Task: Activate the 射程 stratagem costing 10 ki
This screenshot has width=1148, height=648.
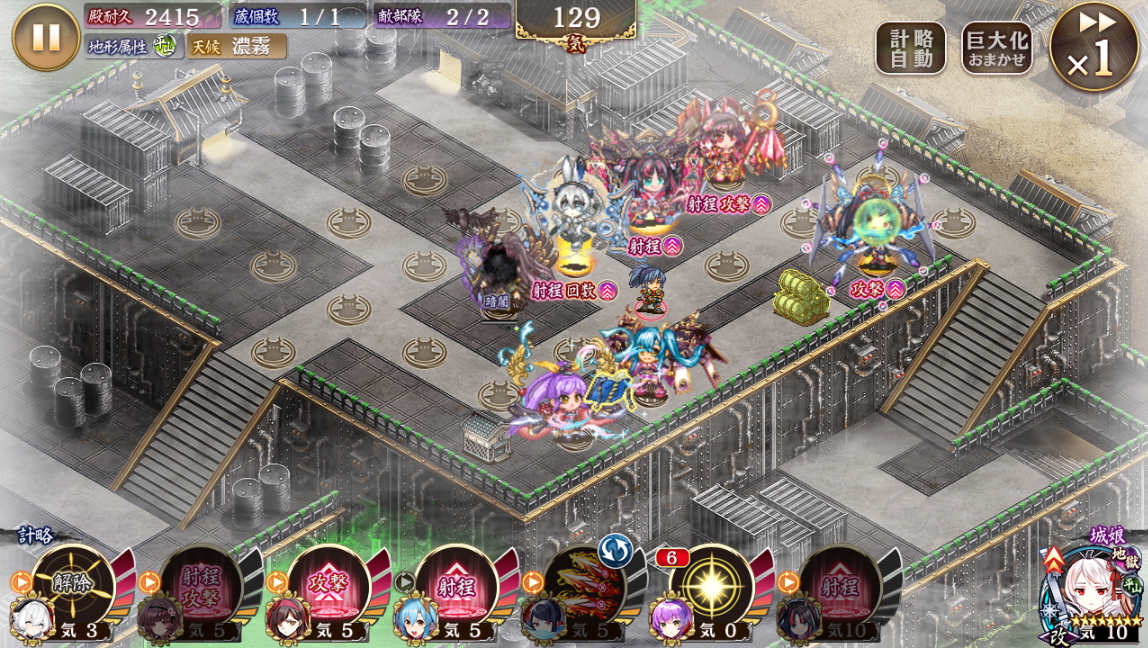Action: (839, 586)
